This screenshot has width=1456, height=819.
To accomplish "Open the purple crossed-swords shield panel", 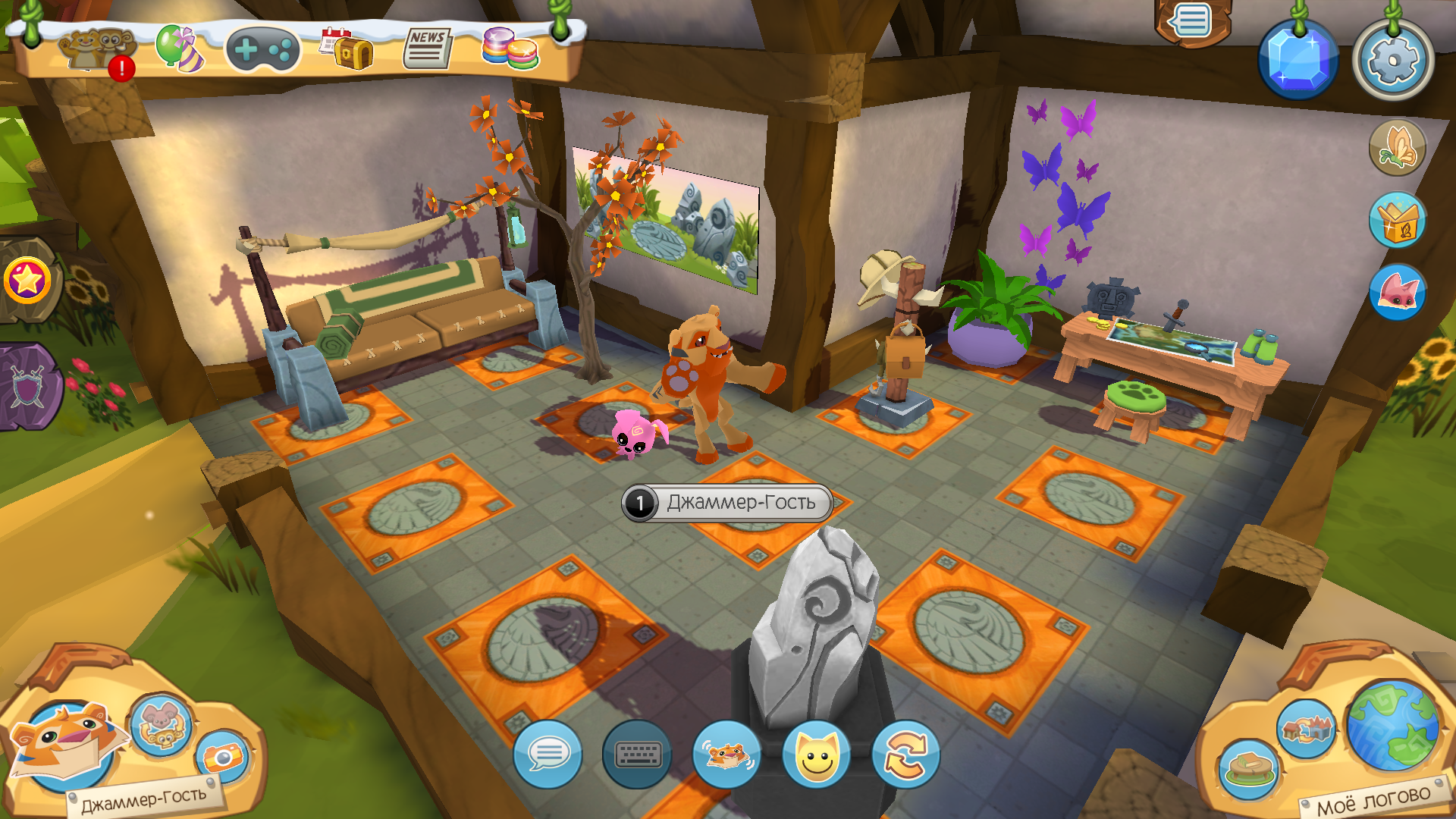I will [x=27, y=387].
